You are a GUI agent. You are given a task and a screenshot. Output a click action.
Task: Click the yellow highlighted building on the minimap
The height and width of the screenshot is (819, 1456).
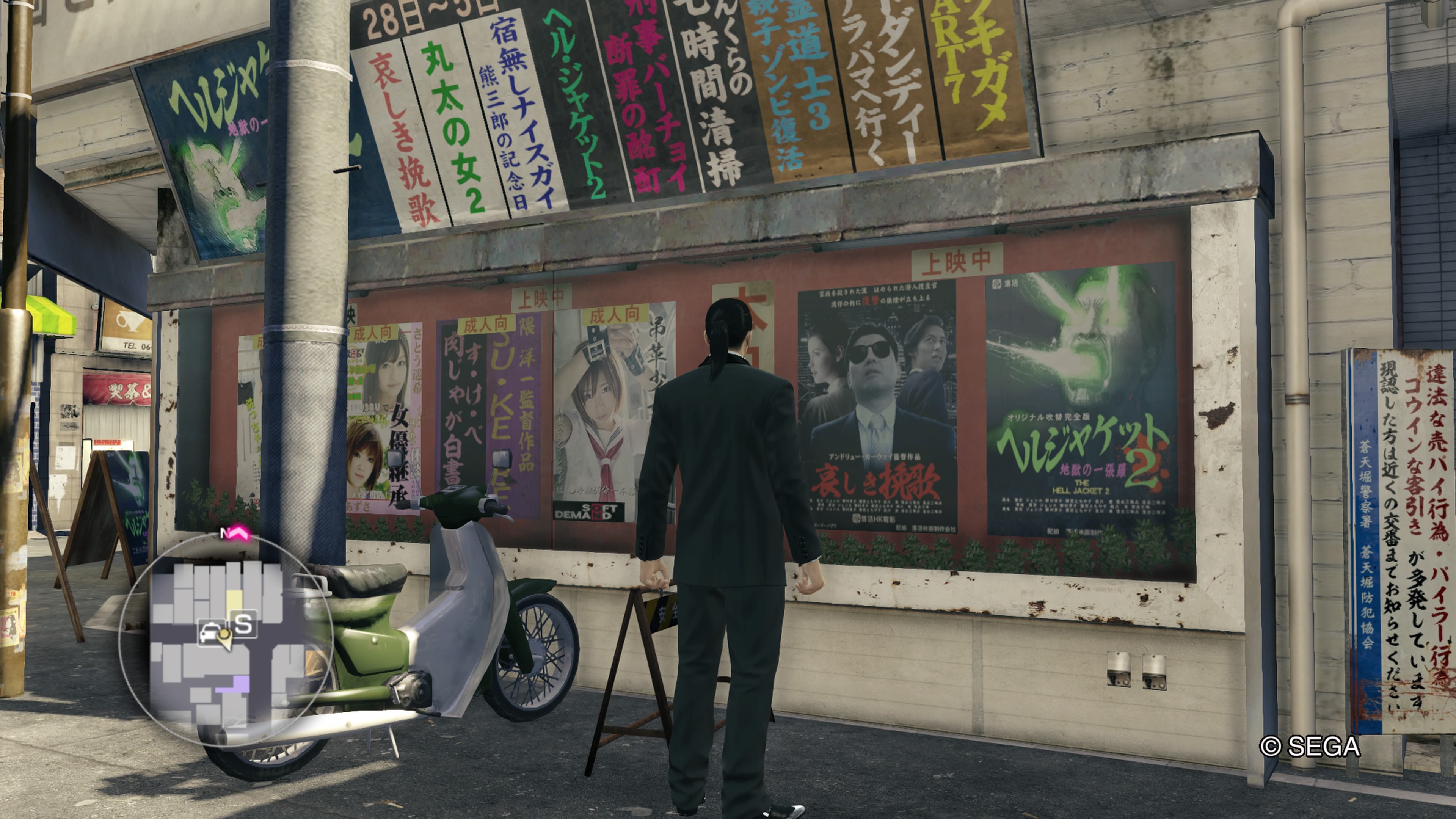point(235,599)
